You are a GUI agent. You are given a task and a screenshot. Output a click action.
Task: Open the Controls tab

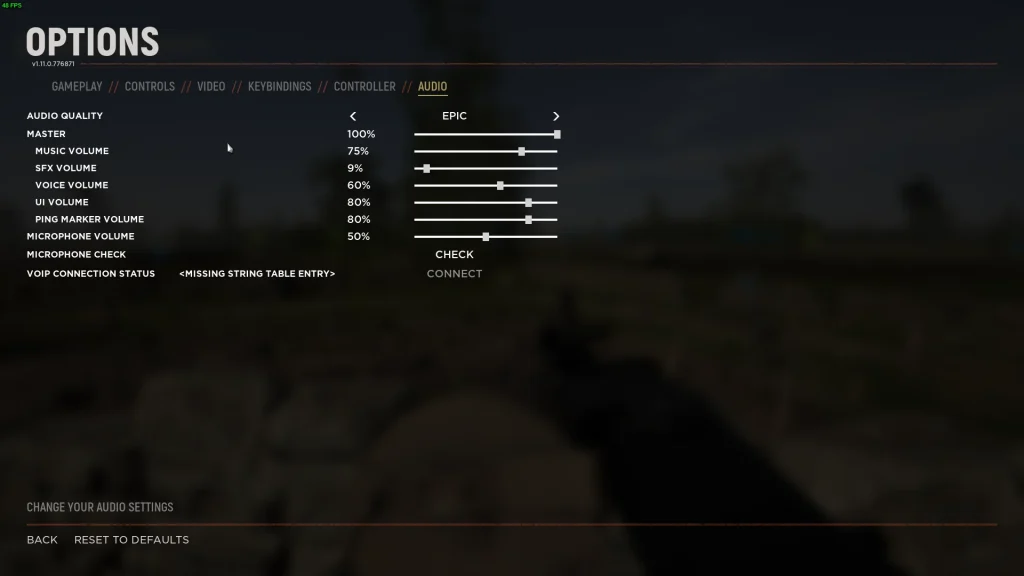(150, 87)
